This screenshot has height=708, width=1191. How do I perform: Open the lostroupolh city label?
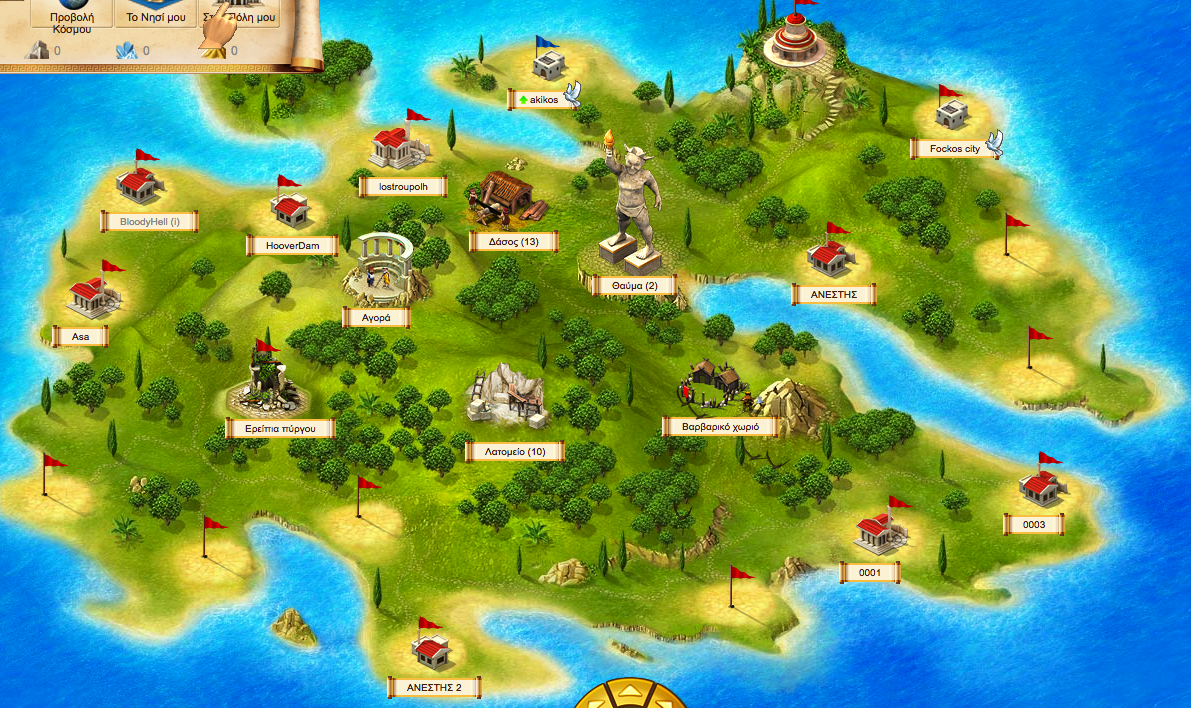[403, 186]
